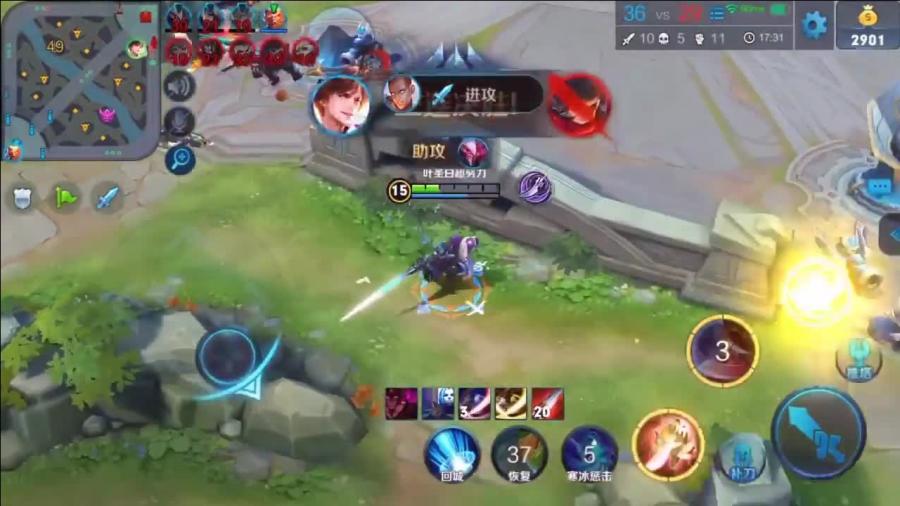Viewport: 900px width, 506px height.
Task: Send the green flag gather signal
Action: coord(65,196)
